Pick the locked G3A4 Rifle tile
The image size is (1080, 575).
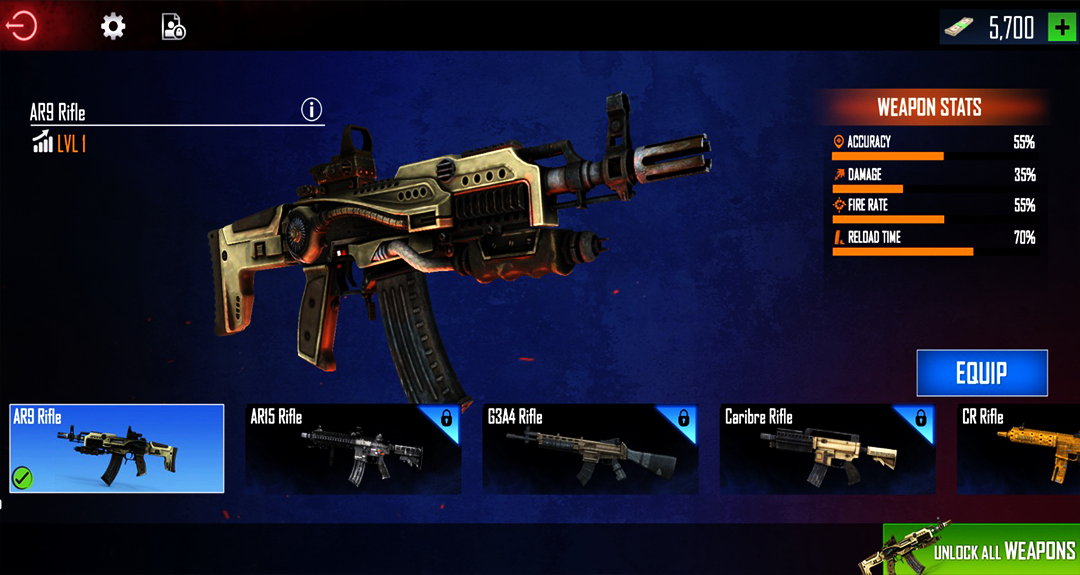[590, 449]
